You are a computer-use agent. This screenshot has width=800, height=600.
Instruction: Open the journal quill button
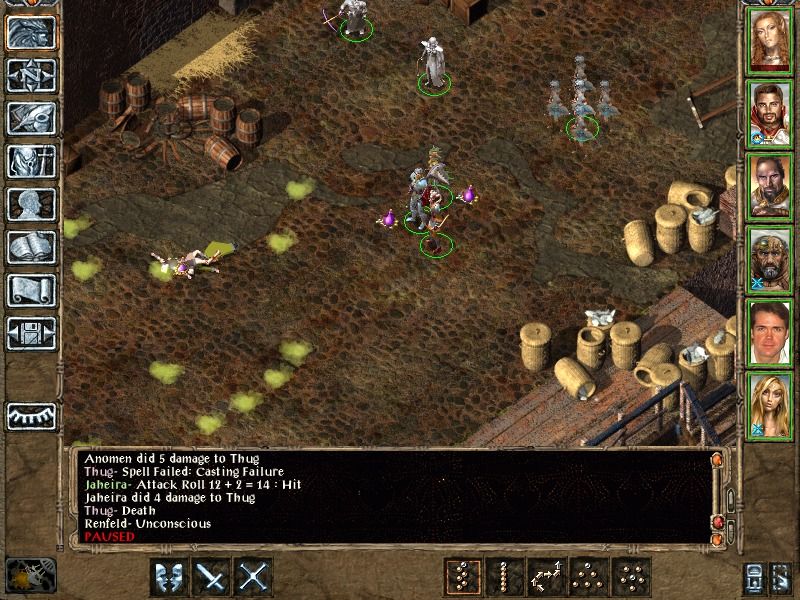pyautogui.click(x=32, y=118)
